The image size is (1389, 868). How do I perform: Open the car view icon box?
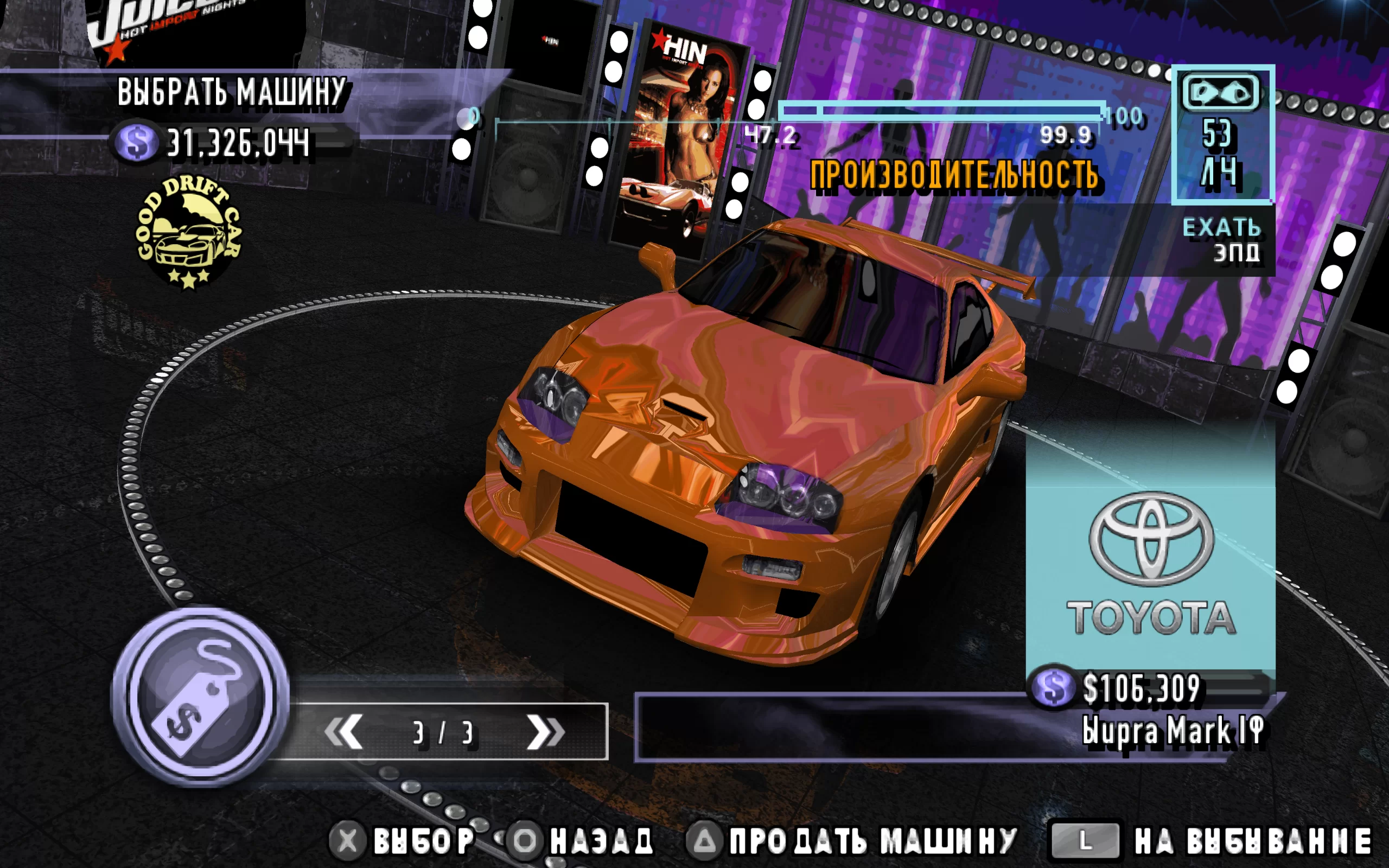pos(1222,134)
